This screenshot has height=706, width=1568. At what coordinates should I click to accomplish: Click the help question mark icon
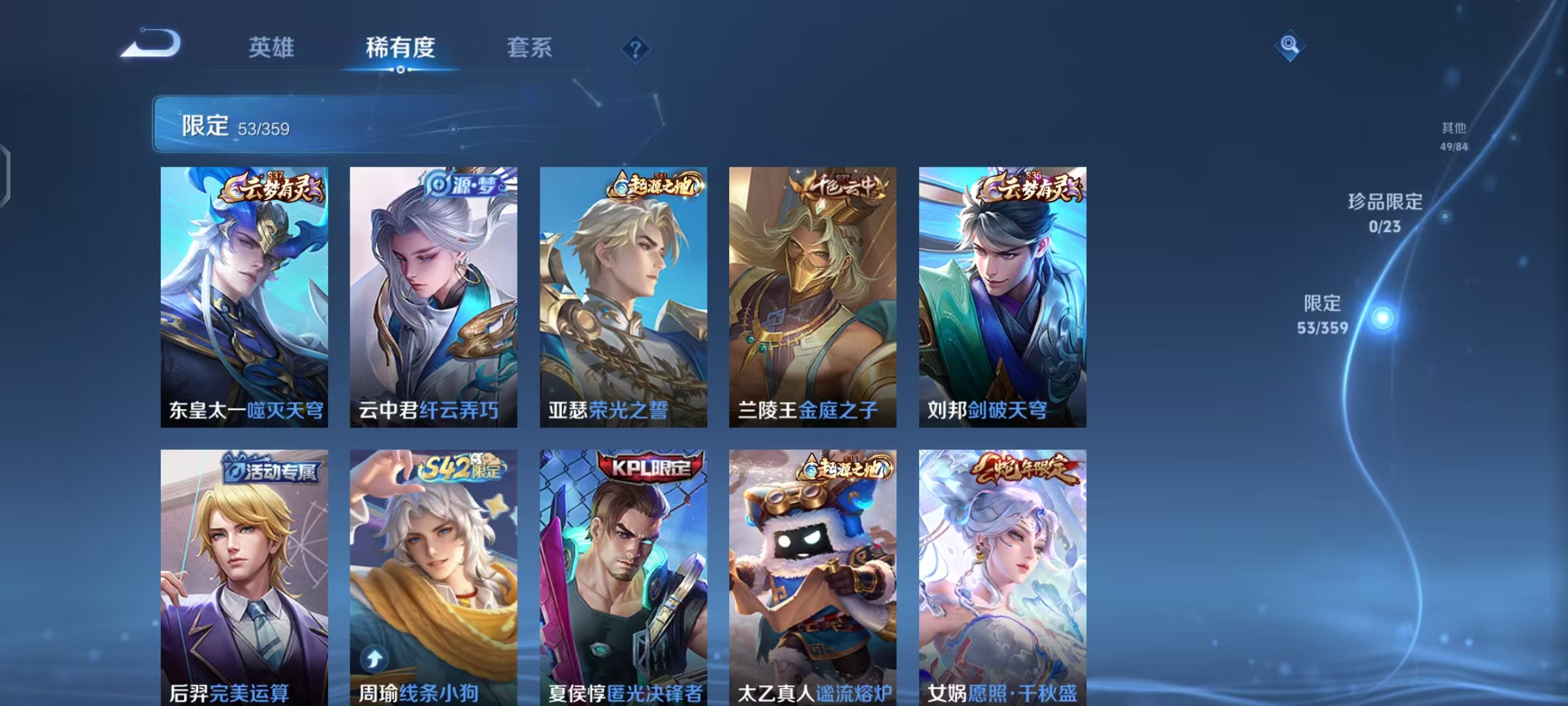tap(634, 47)
